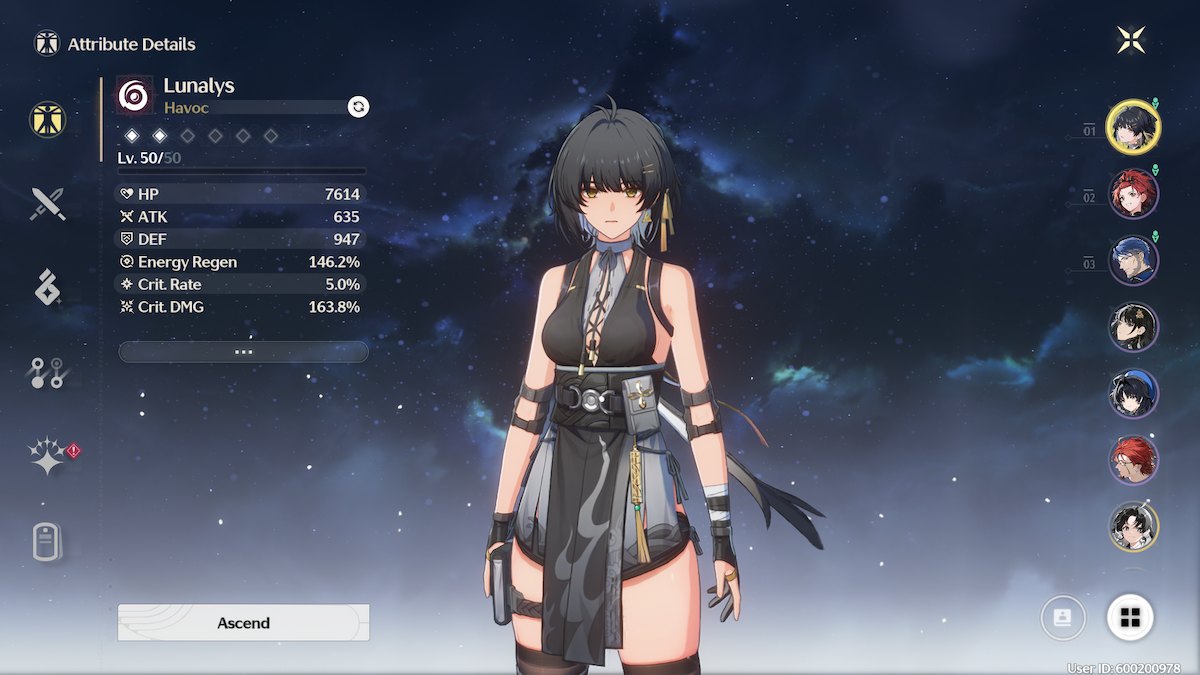Pick the red-haired character portrait with glasses
The height and width of the screenshot is (675, 1200).
point(1133,461)
